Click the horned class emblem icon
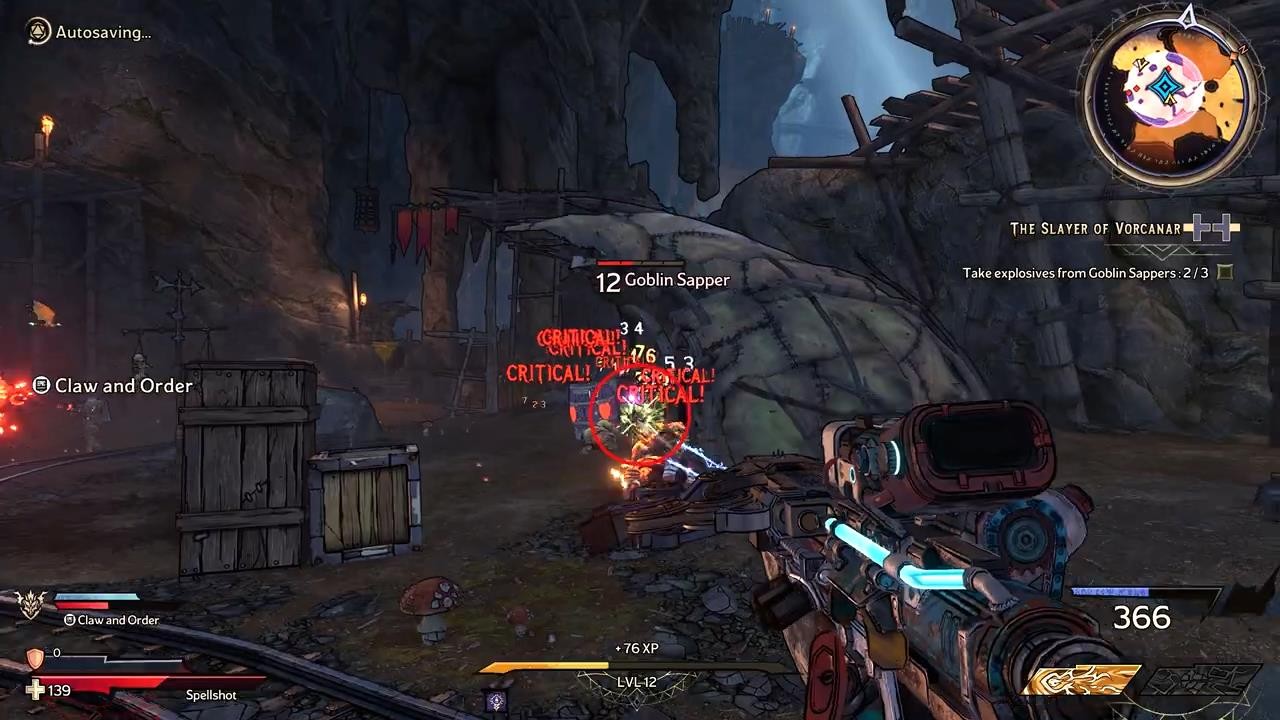The image size is (1280, 720). [31, 602]
